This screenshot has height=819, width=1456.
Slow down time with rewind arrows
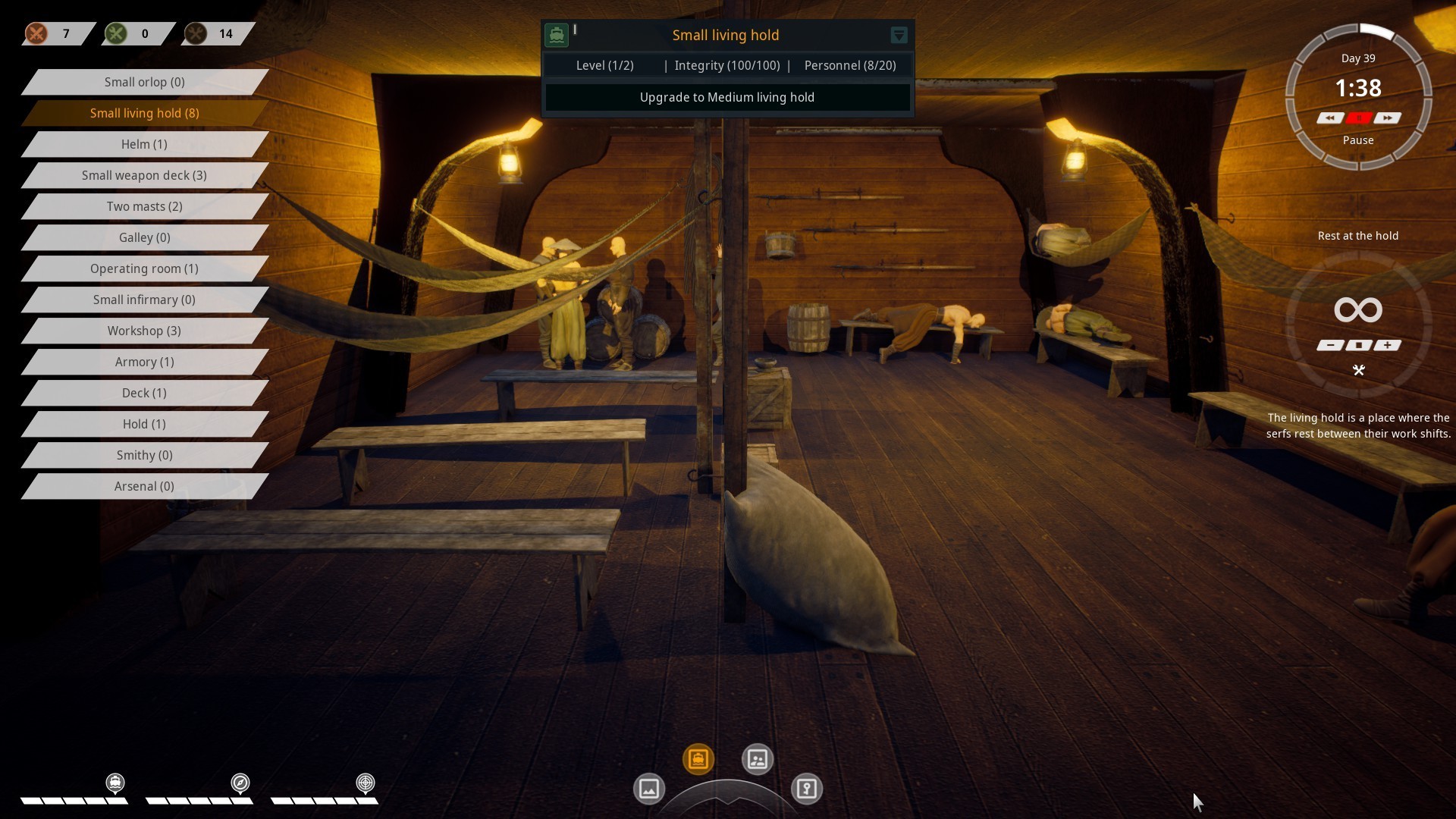(x=1329, y=118)
